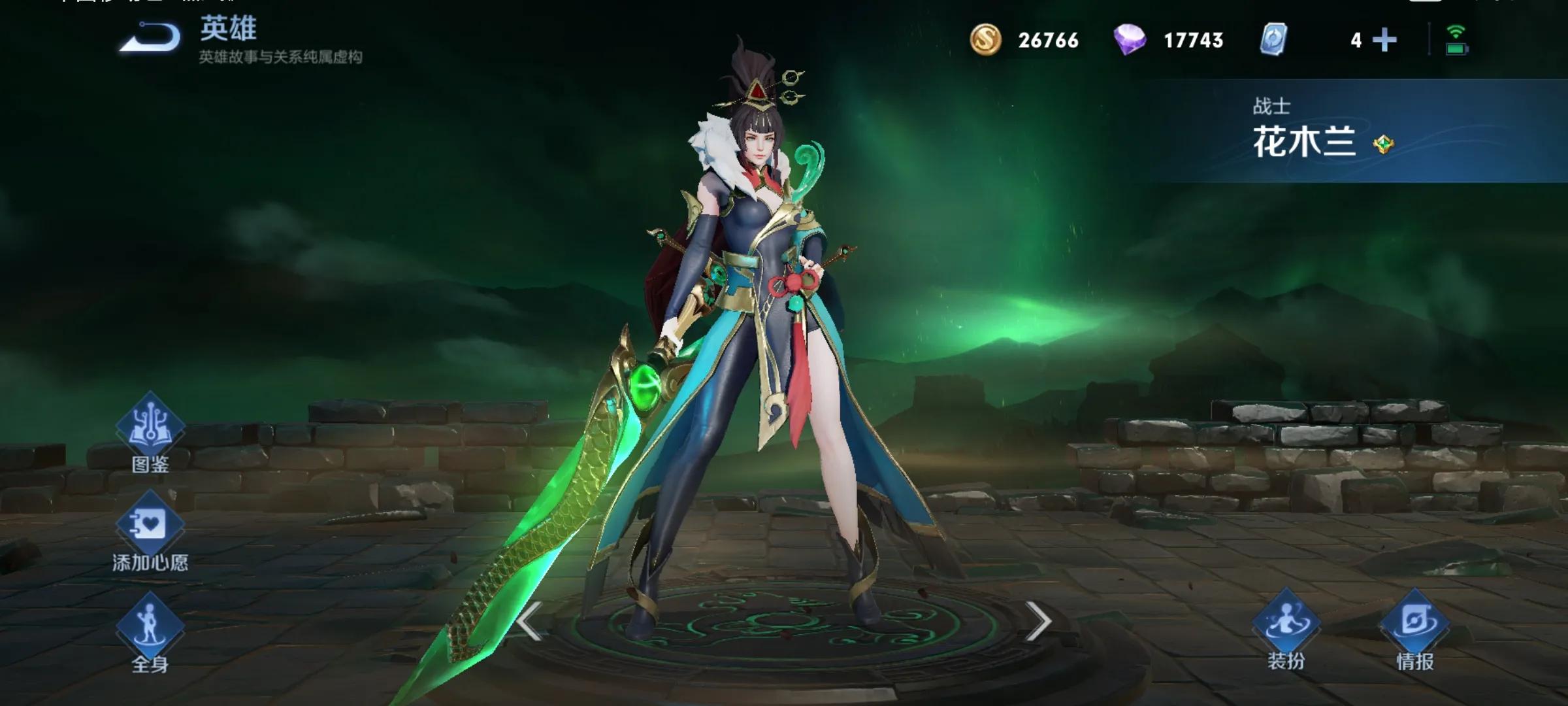Show the previous hero with left arrow
Screen dimensions: 1568x706
tap(529, 621)
